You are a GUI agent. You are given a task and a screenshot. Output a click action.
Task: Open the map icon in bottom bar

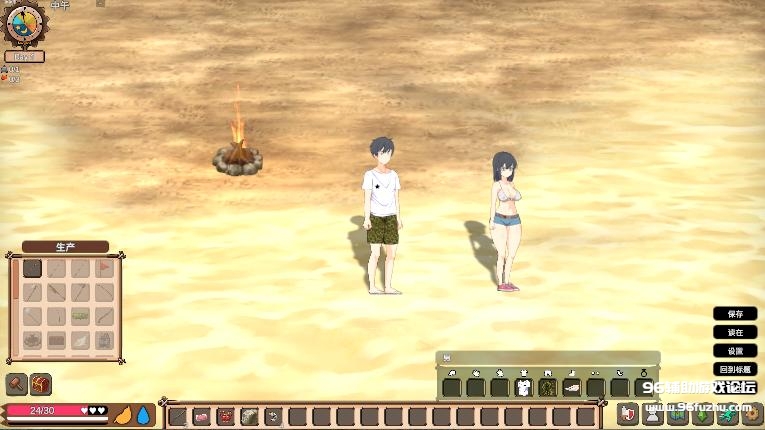(x=676, y=414)
